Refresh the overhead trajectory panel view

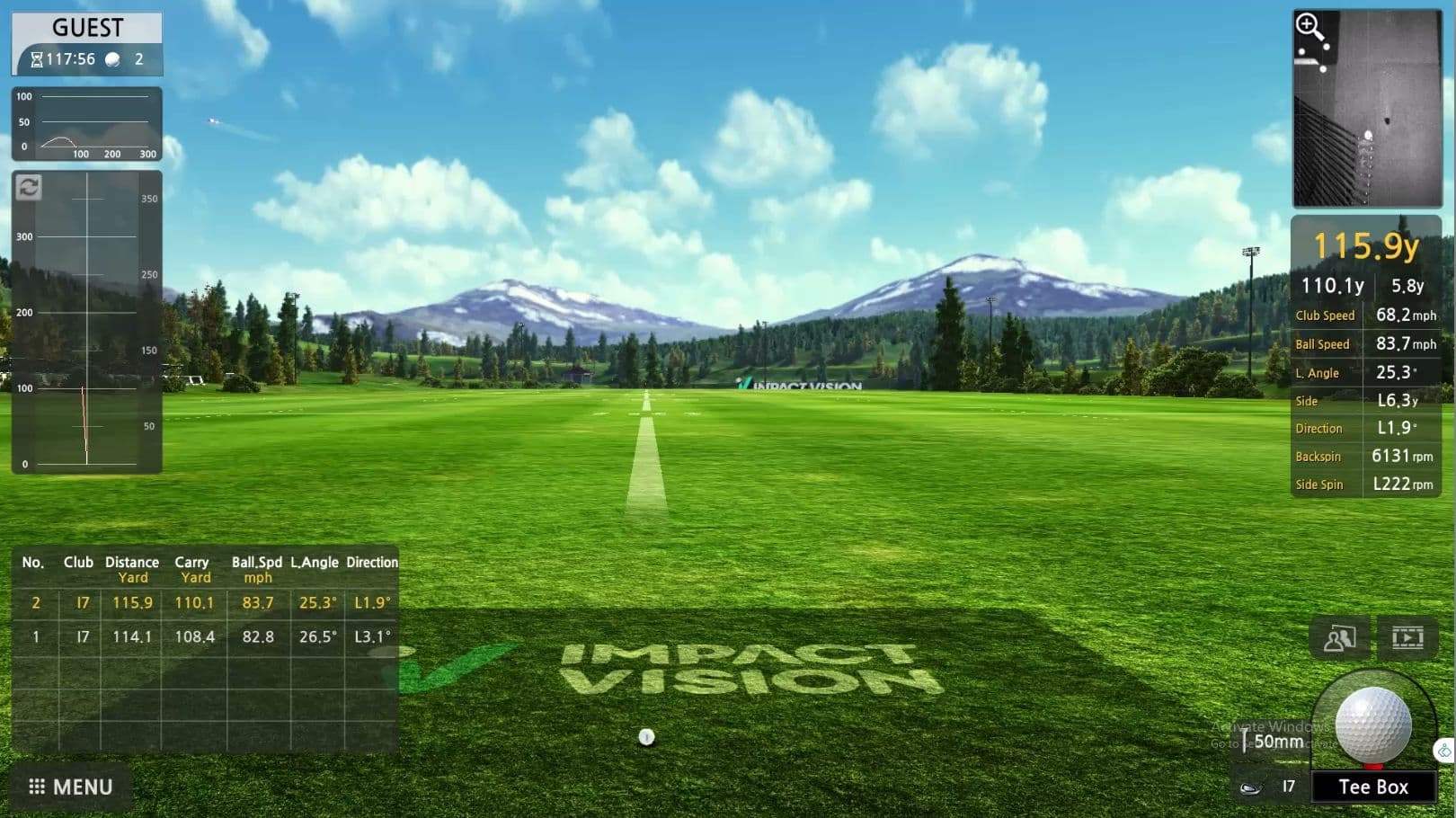pos(30,189)
